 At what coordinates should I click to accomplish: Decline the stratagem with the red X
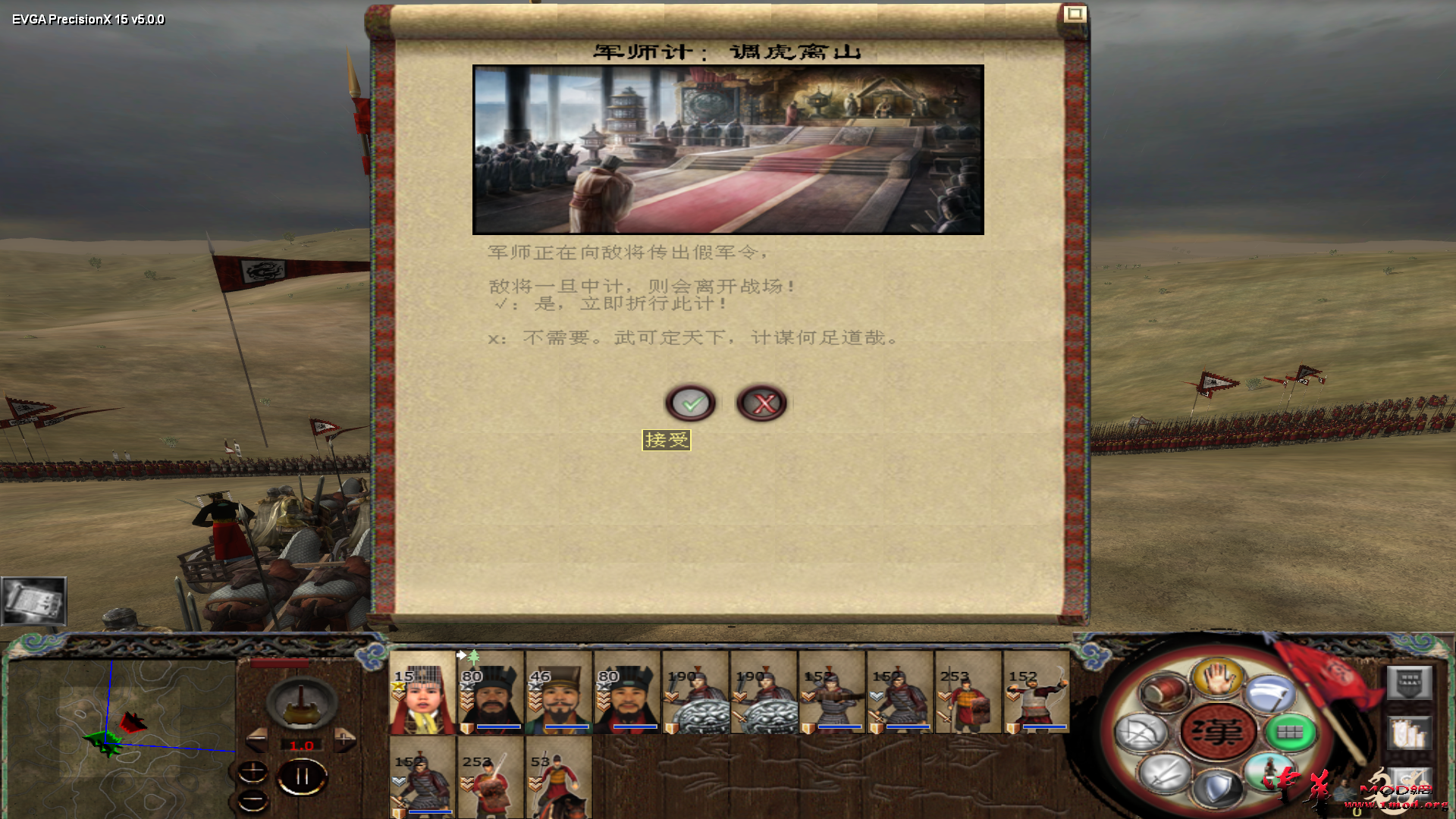point(761,403)
